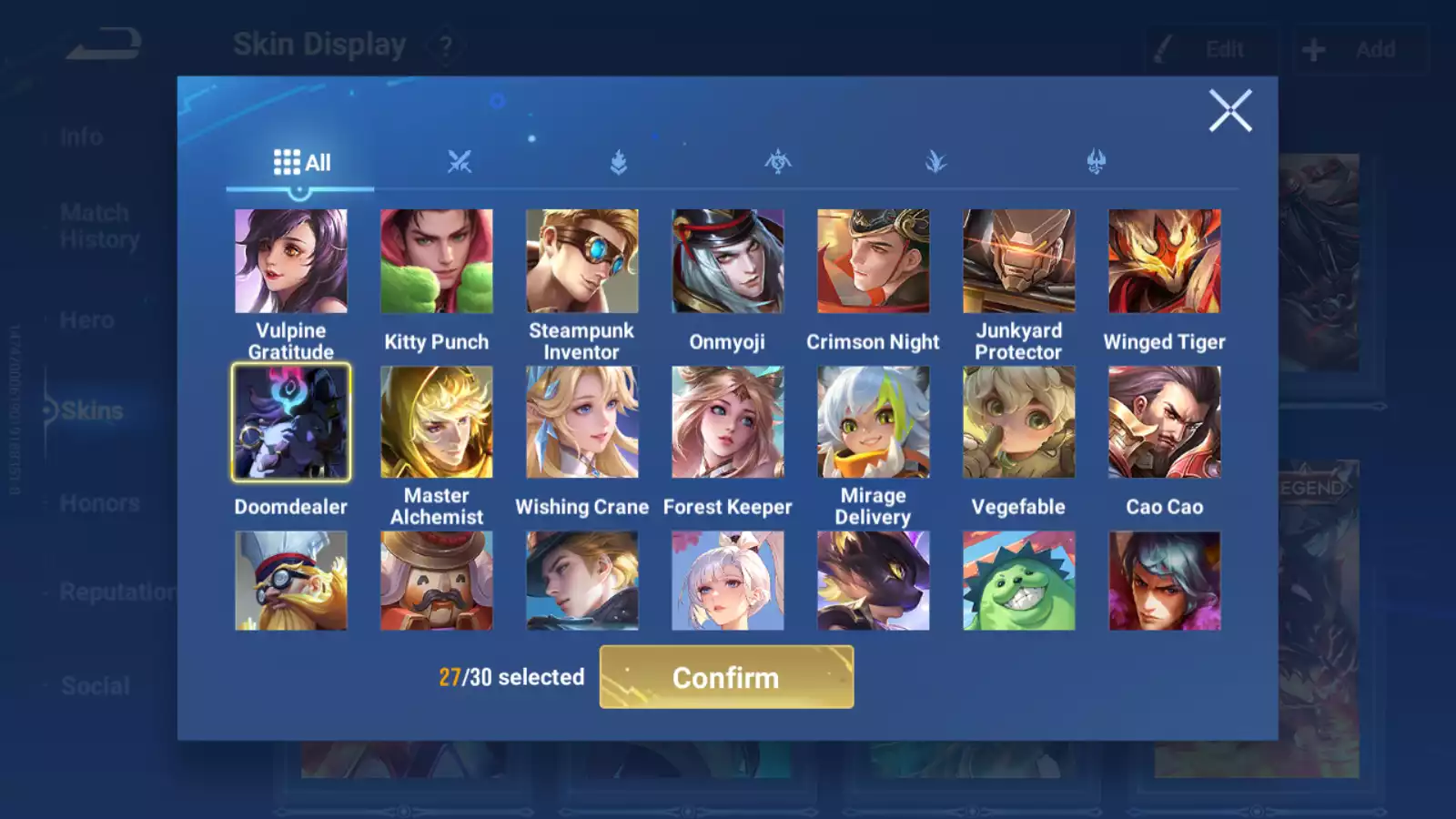1456x819 pixels.
Task: Click the Edit pencil icon
Action: pos(1161,49)
